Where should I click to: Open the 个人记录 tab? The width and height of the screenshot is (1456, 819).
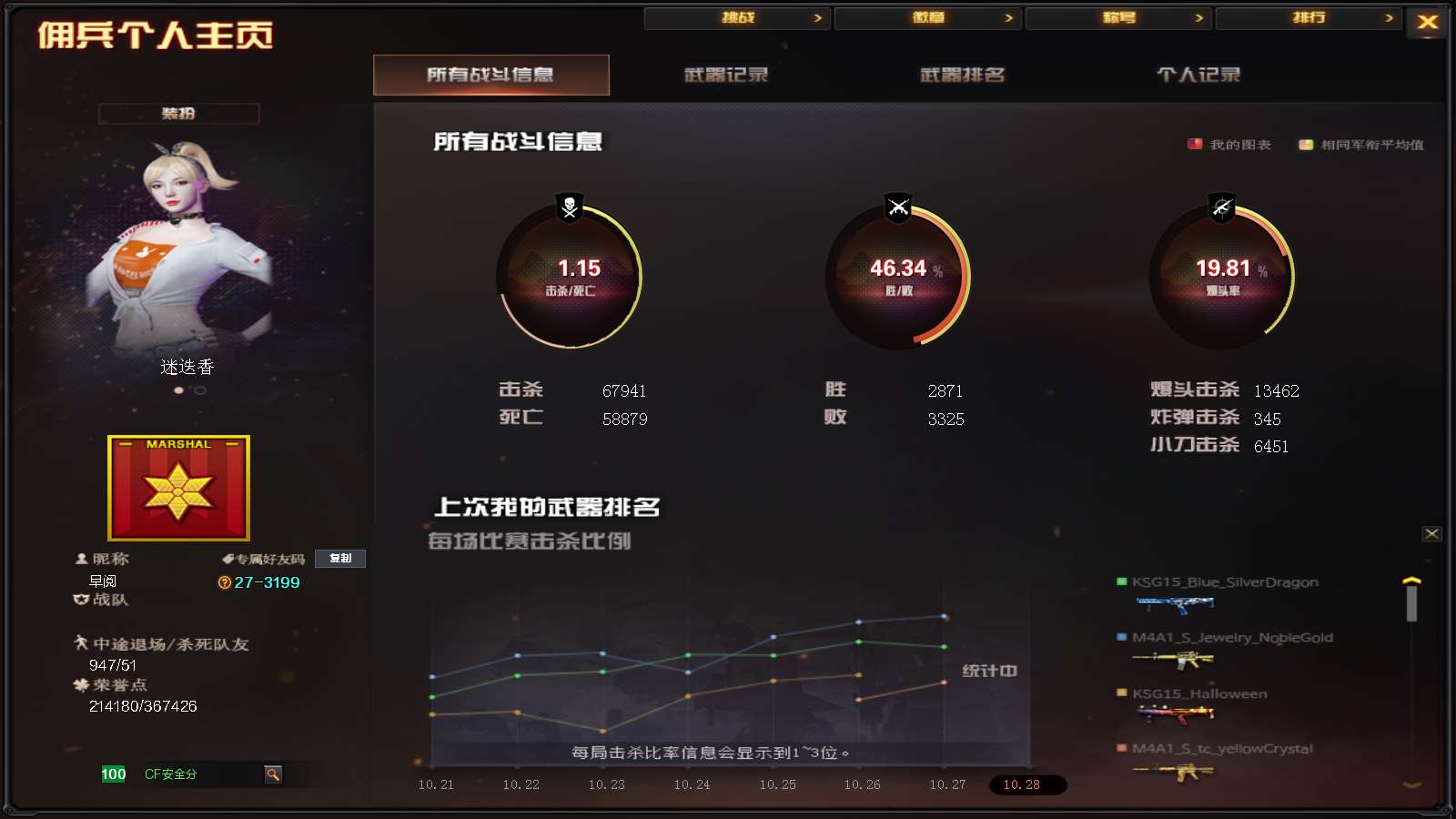(x=1198, y=75)
